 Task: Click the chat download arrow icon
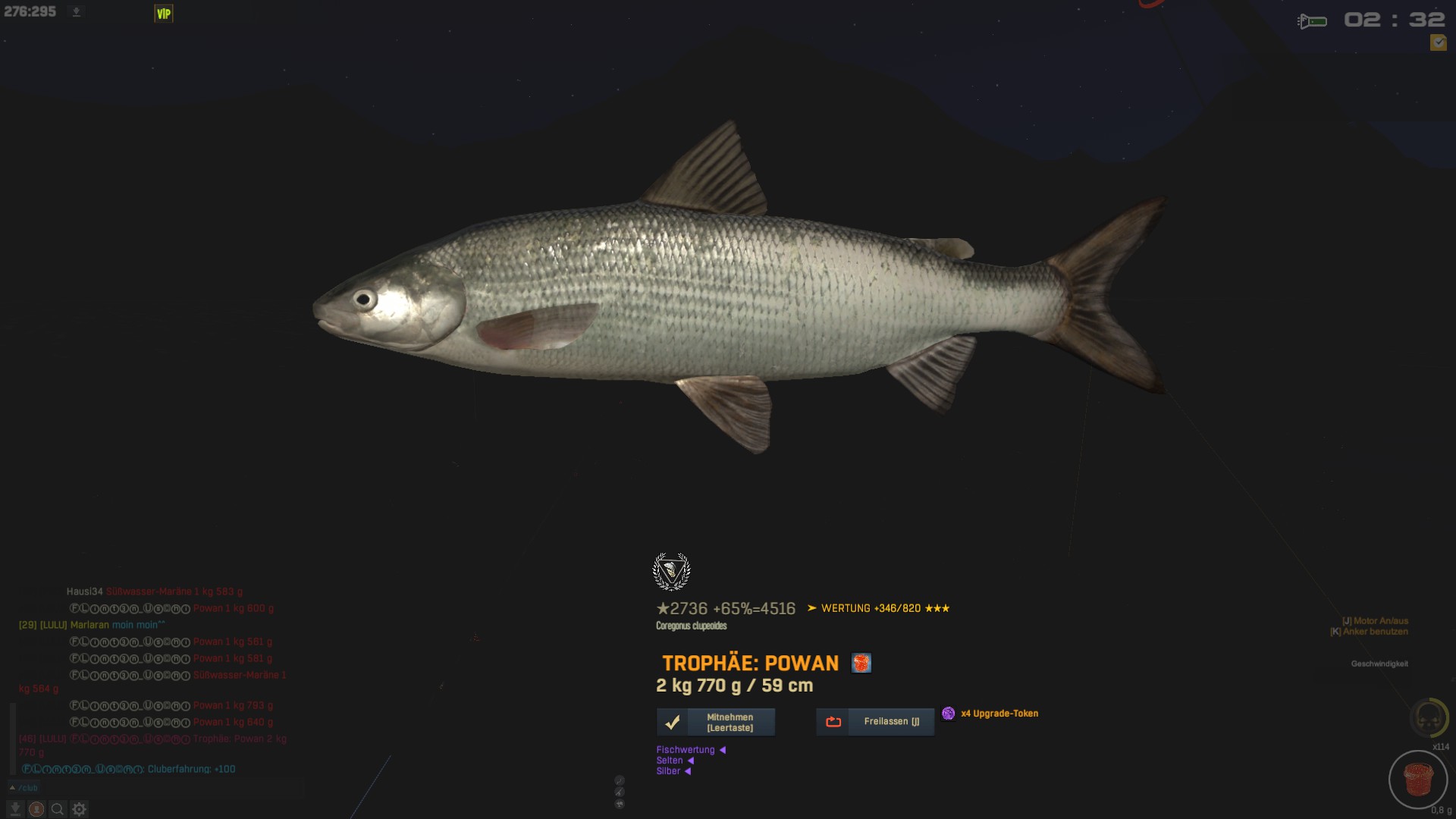point(15,809)
